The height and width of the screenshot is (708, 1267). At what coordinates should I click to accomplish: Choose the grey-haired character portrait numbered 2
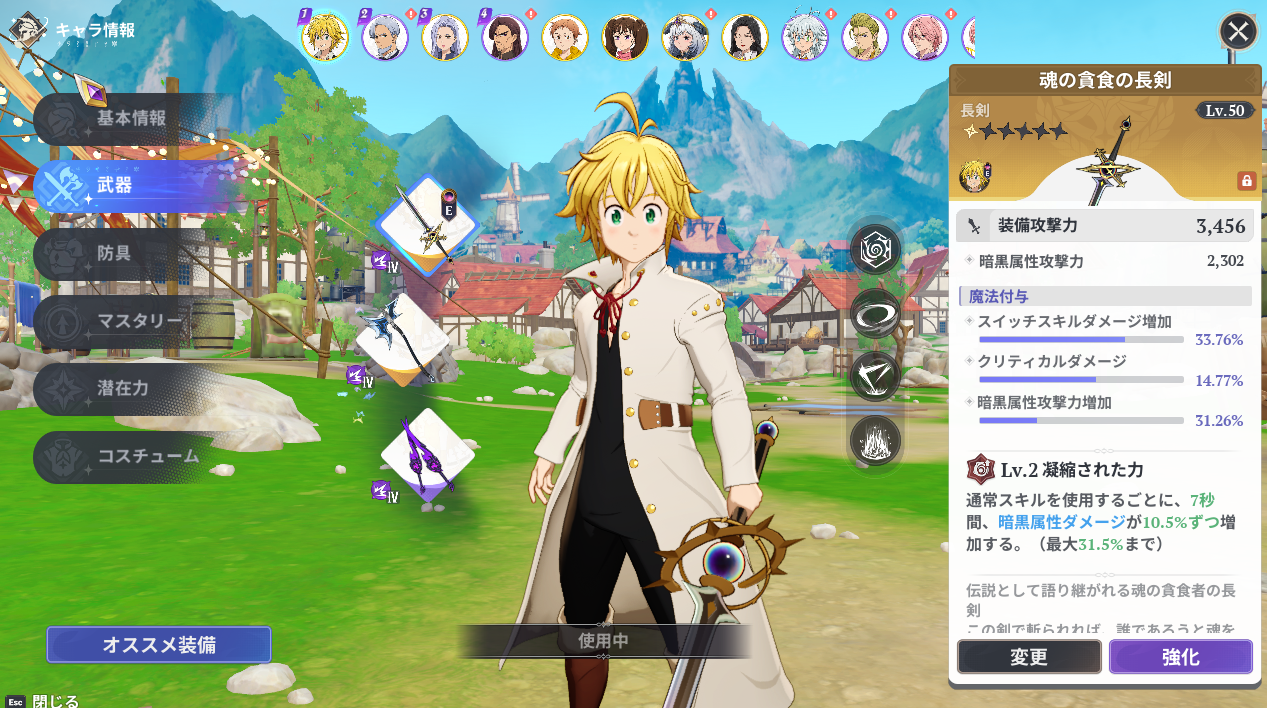385,37
